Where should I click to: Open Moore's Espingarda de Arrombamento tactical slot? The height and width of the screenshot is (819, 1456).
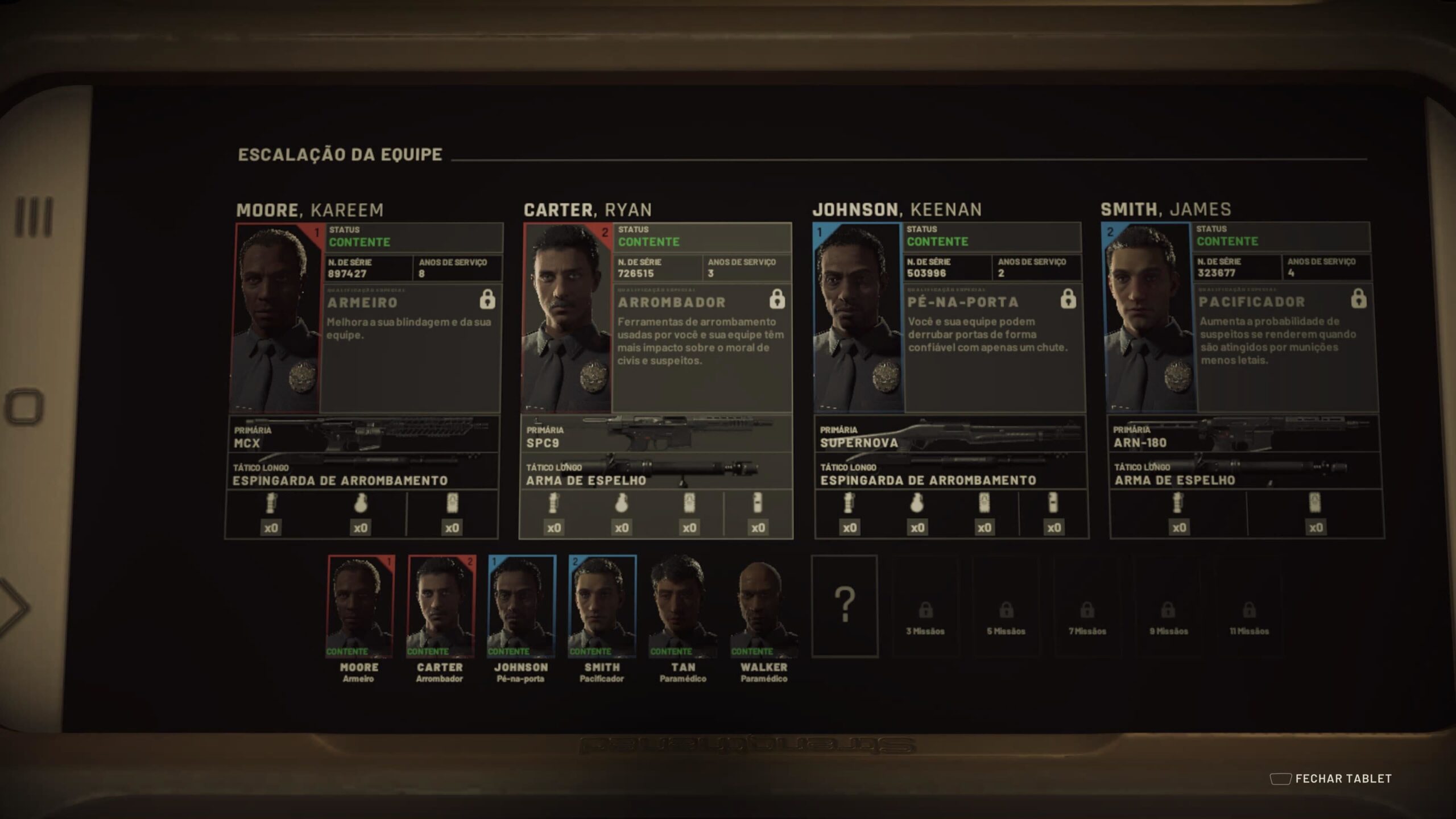(363, 472)
